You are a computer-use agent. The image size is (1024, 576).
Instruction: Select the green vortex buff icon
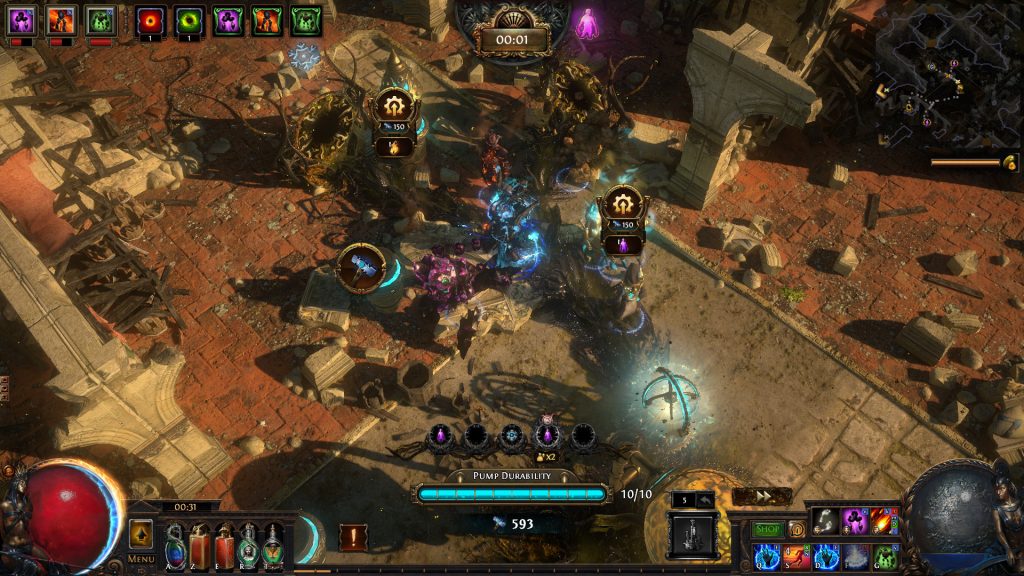pos(189,21)
